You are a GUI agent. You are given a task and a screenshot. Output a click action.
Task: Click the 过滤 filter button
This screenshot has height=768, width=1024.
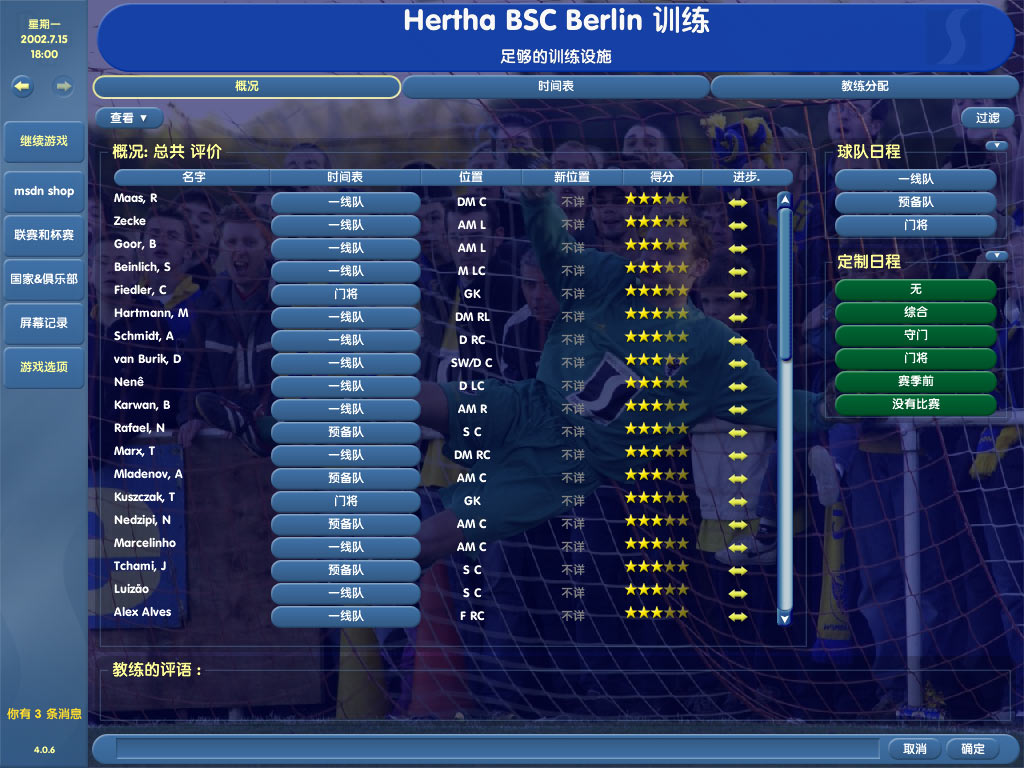pos(987,118)
